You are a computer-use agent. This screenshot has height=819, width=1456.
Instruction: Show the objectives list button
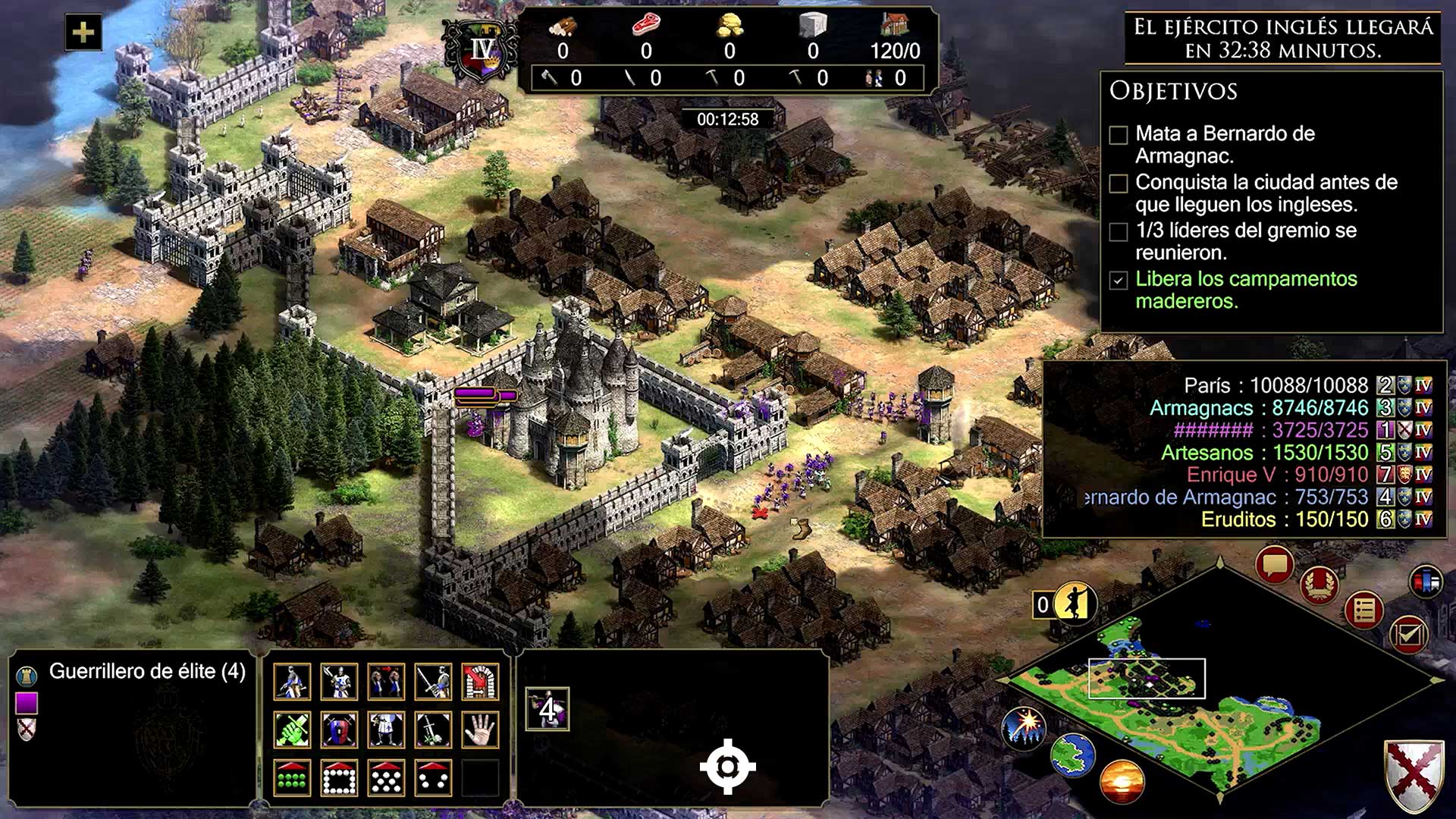pos(1363,610)
